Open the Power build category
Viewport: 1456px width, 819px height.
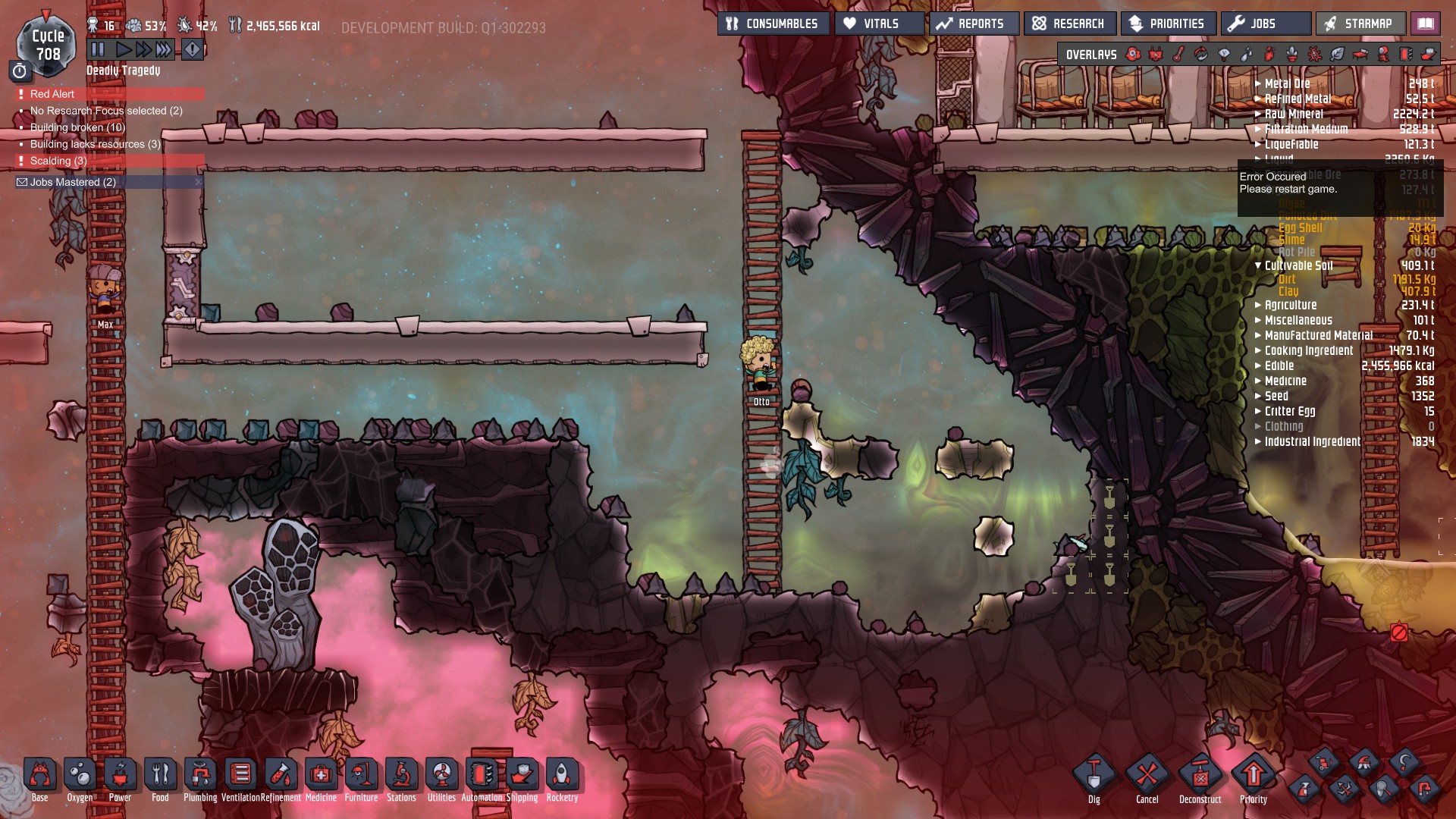120,776
